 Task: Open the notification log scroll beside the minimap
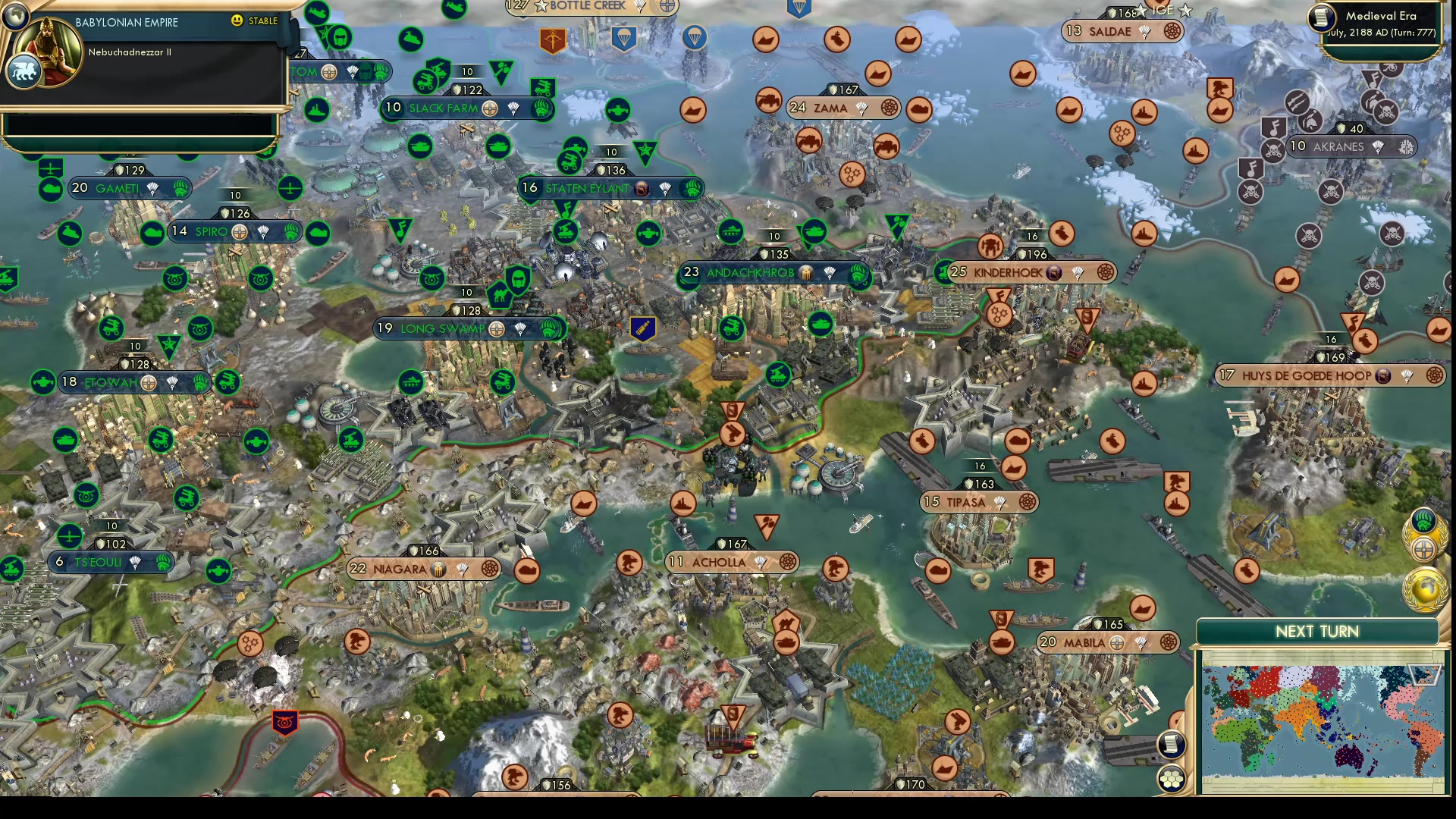pyautogui.click(x=1172, y=745)
